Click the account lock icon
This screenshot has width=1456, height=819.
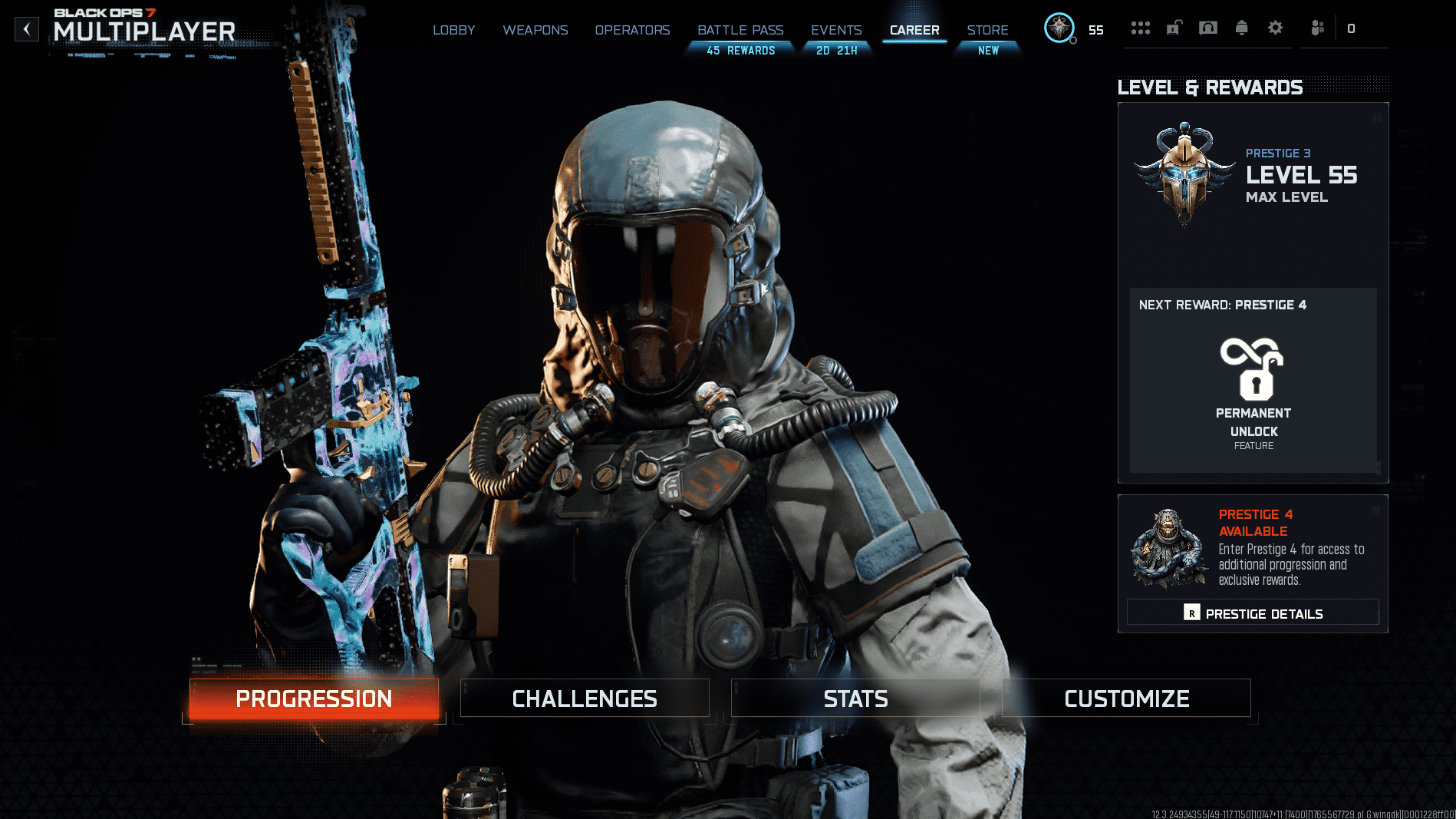pos(1174,28)
